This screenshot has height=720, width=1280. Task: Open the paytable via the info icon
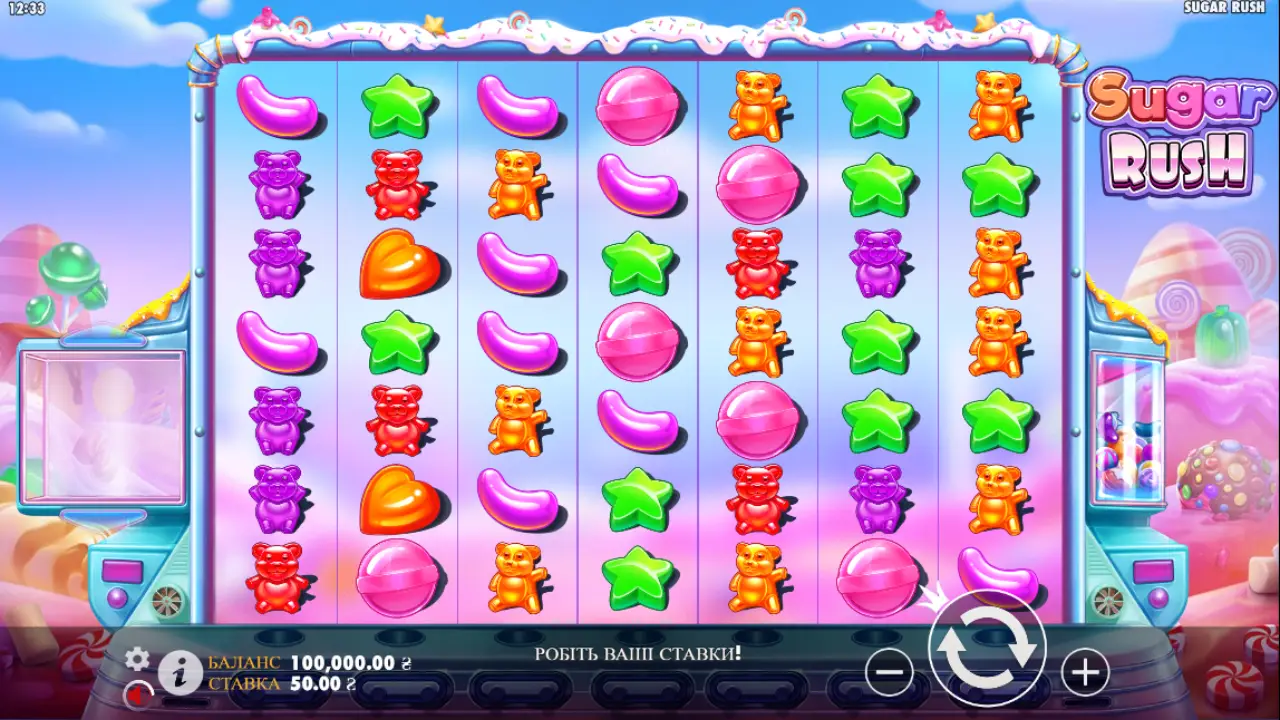[180, 675]
